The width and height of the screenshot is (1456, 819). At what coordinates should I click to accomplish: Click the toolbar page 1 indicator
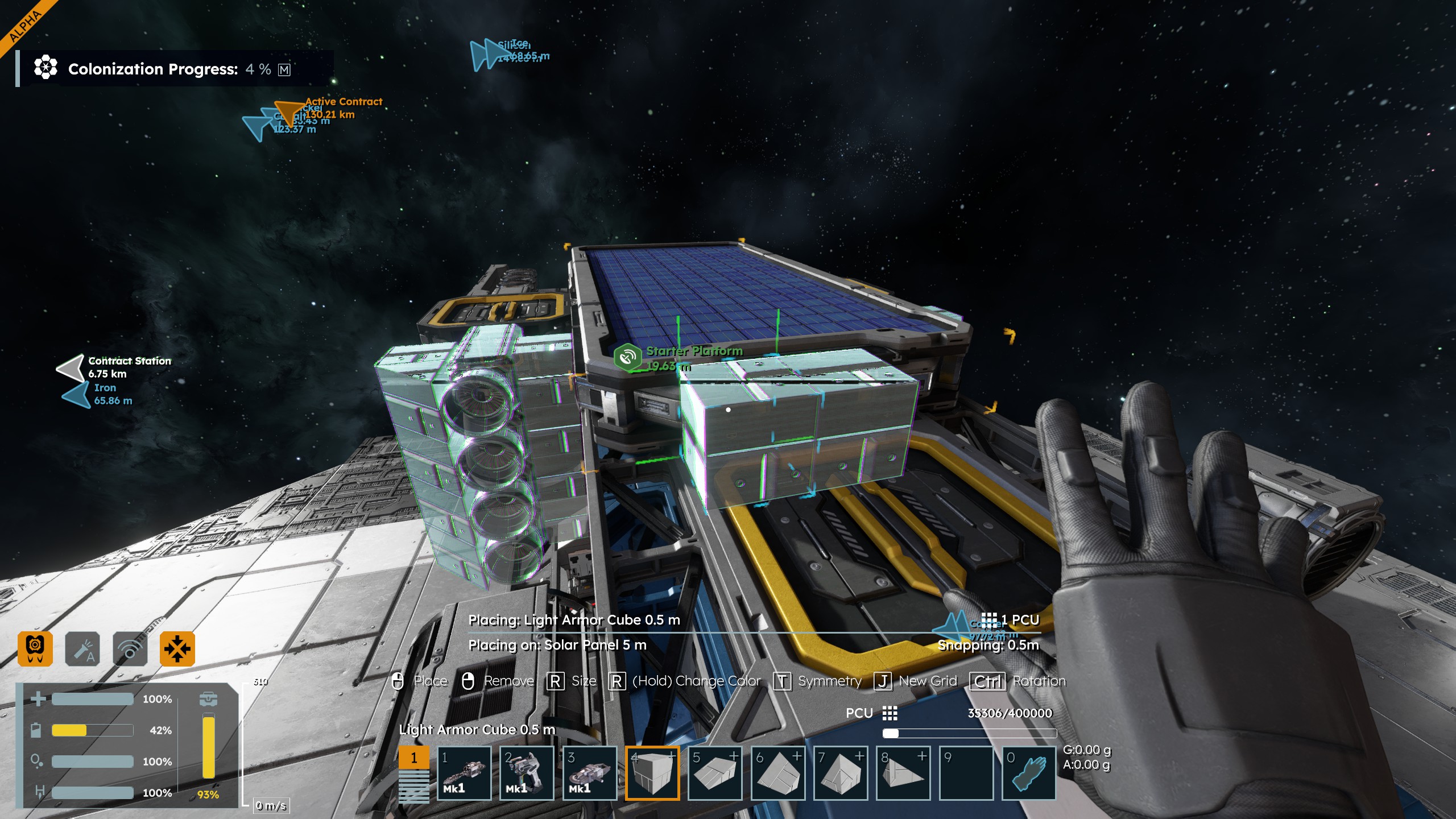(x=413, y=758)
